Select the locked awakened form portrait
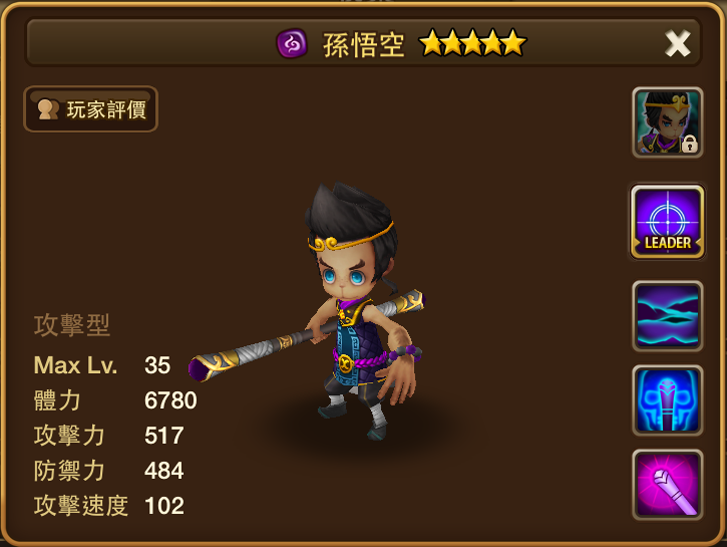 (667, 123)
